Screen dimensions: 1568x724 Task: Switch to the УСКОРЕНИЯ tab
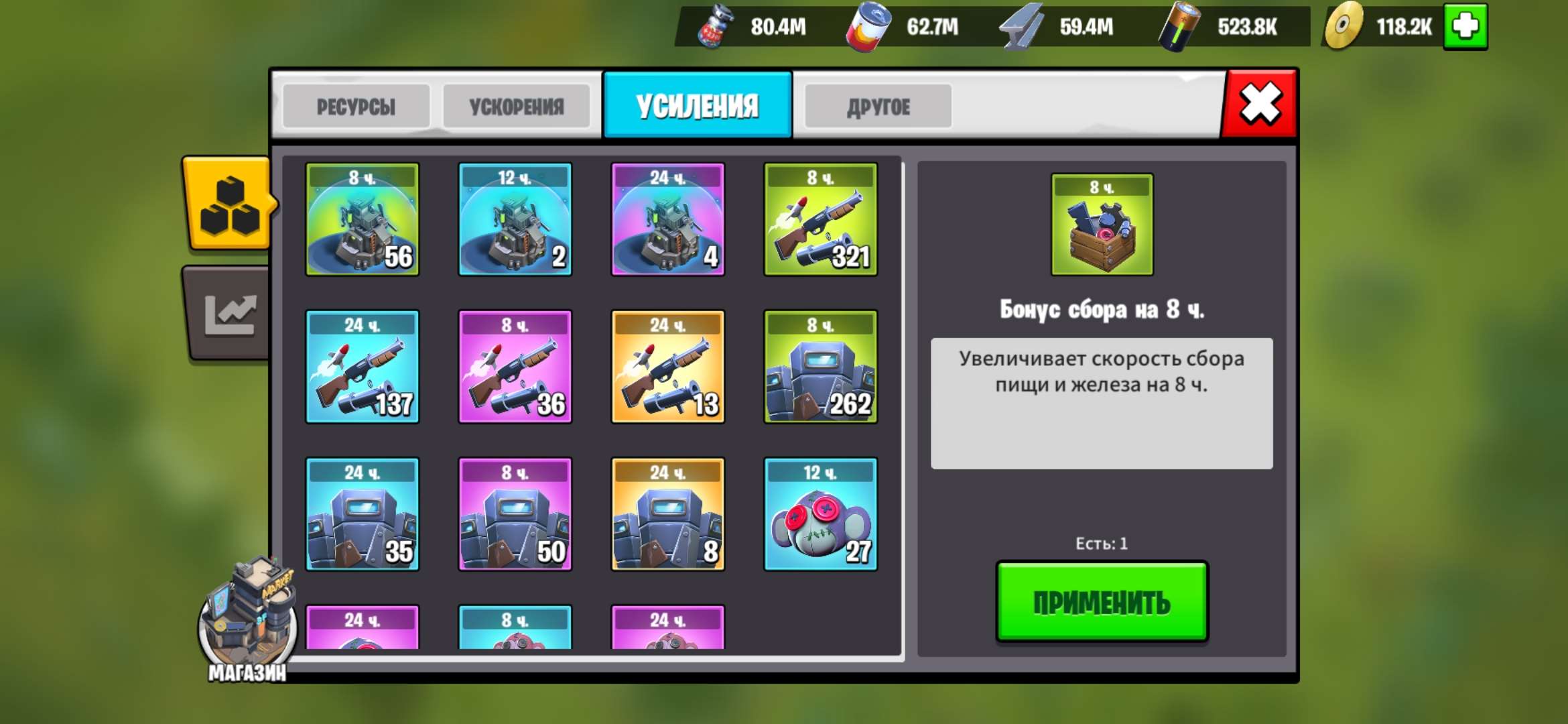pos(517,105)
